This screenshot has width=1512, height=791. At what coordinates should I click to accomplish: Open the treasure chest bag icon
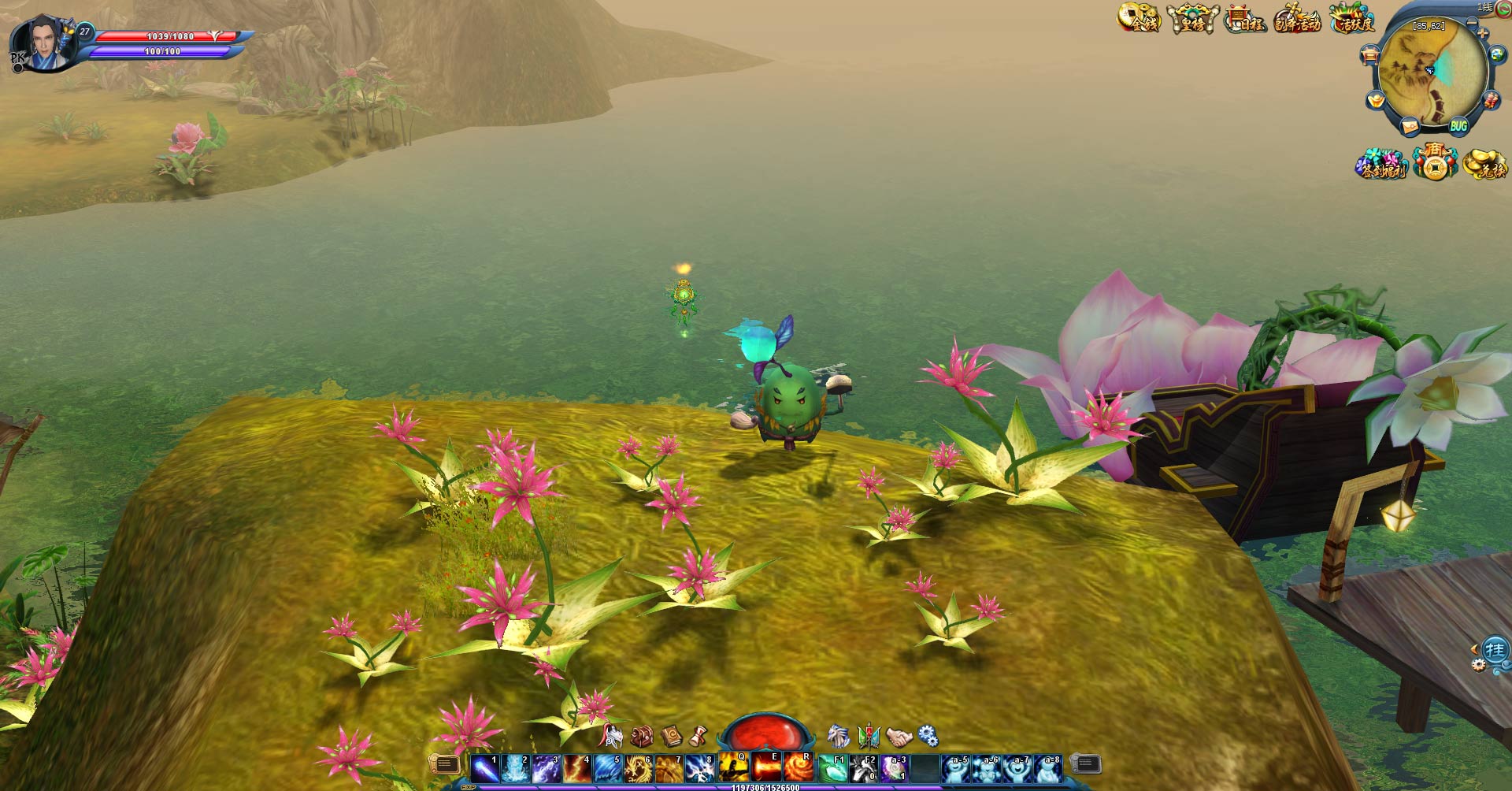(642, 737)
